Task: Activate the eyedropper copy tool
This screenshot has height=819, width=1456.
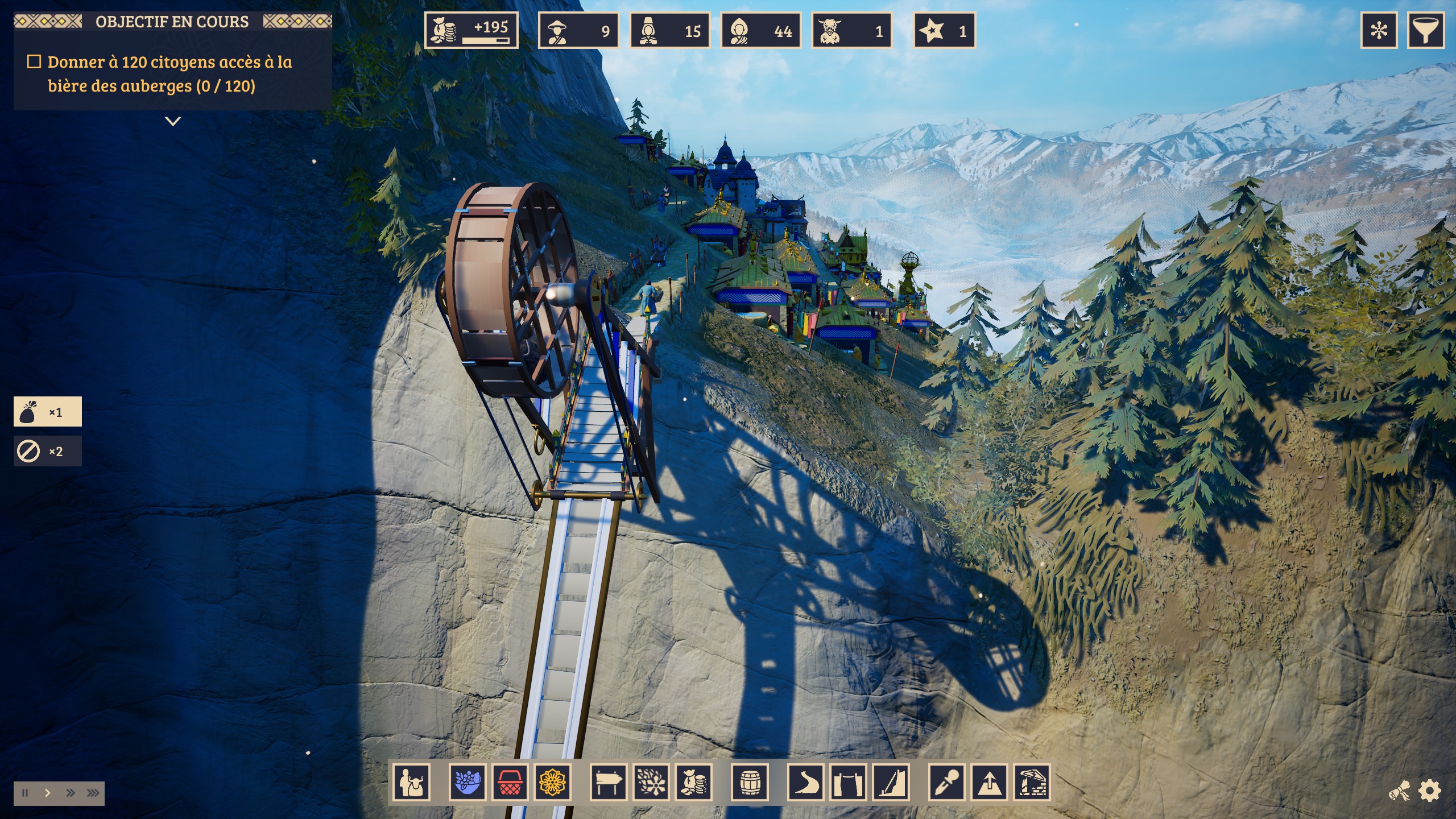Action: tap(947, 783)
